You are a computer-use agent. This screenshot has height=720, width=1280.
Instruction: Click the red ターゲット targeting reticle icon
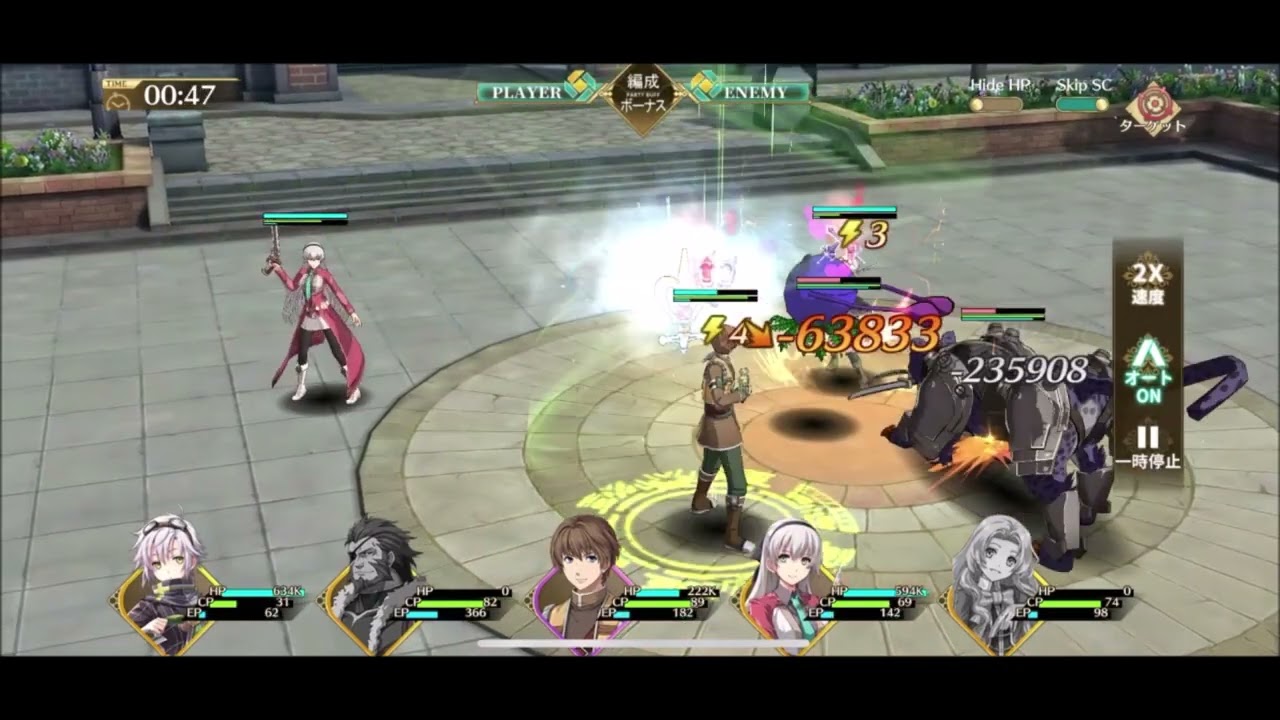[x=1155, y=103]
